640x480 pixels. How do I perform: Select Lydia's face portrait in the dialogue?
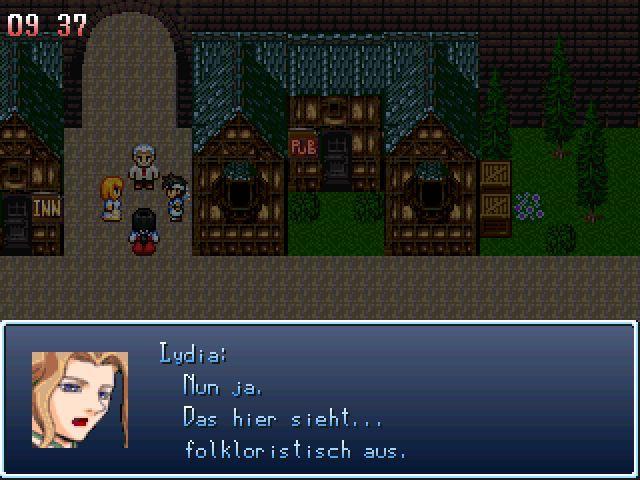coord(80,399)
